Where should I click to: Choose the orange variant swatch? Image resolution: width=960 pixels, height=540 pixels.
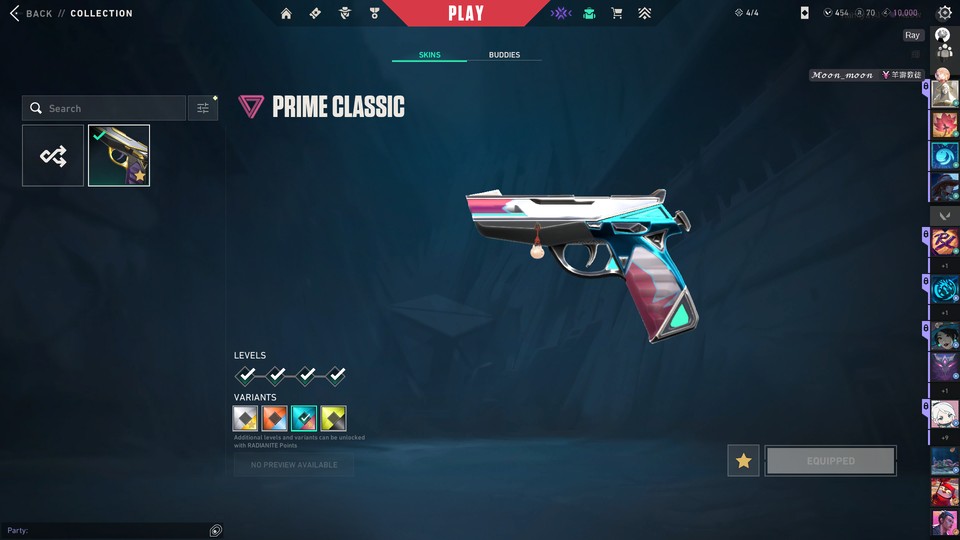coord(275,418)
